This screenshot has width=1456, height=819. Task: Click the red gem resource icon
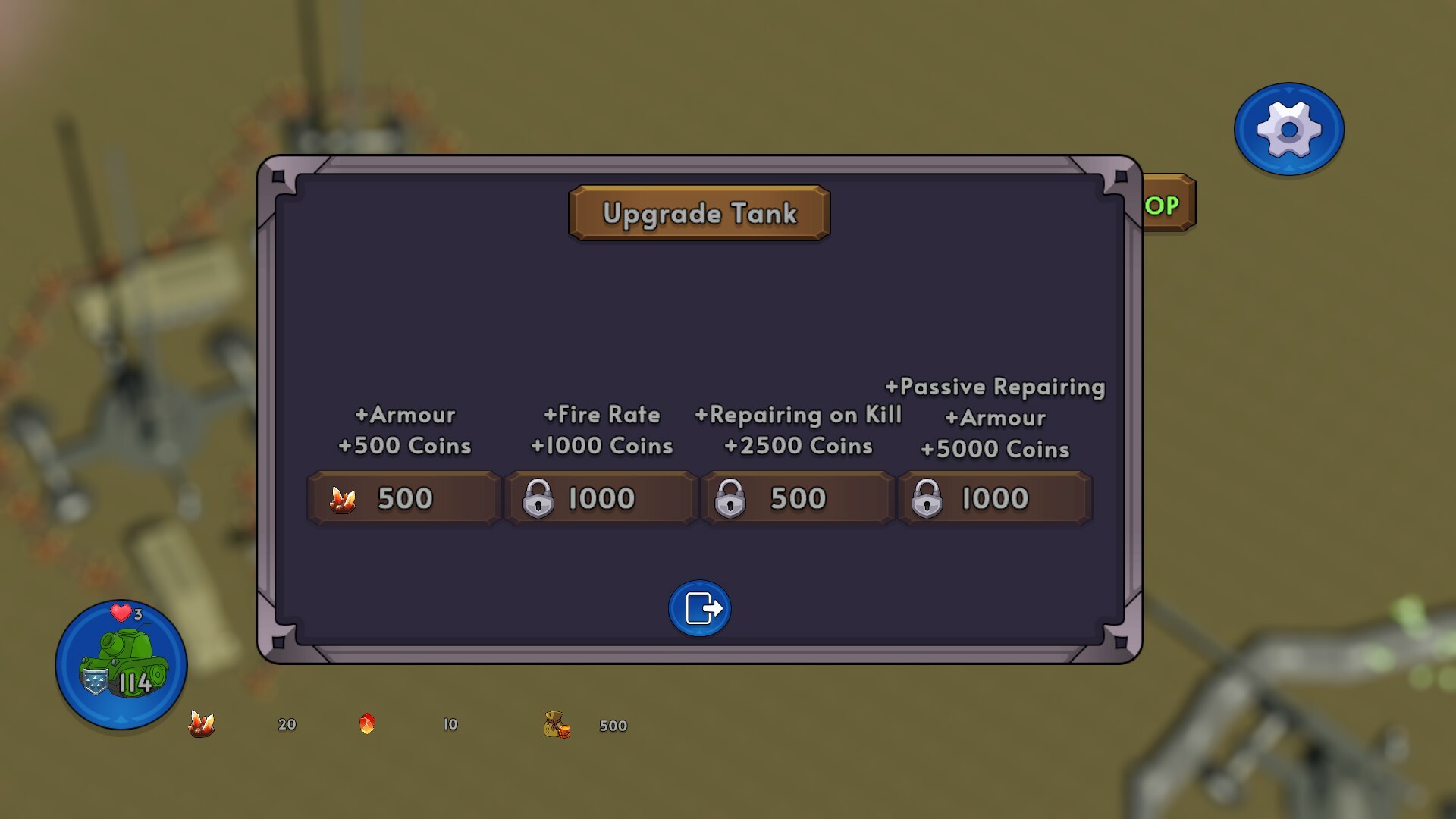(367, 725)
